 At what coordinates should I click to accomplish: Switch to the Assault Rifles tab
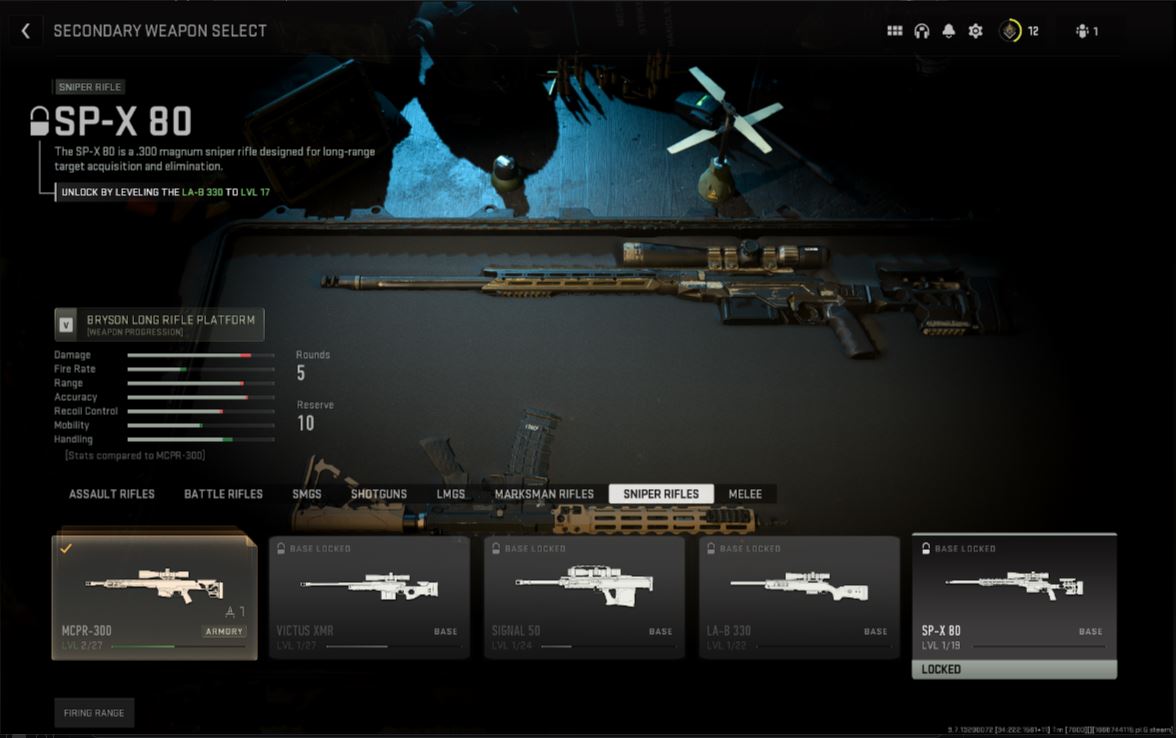click(x=112, y=494)
